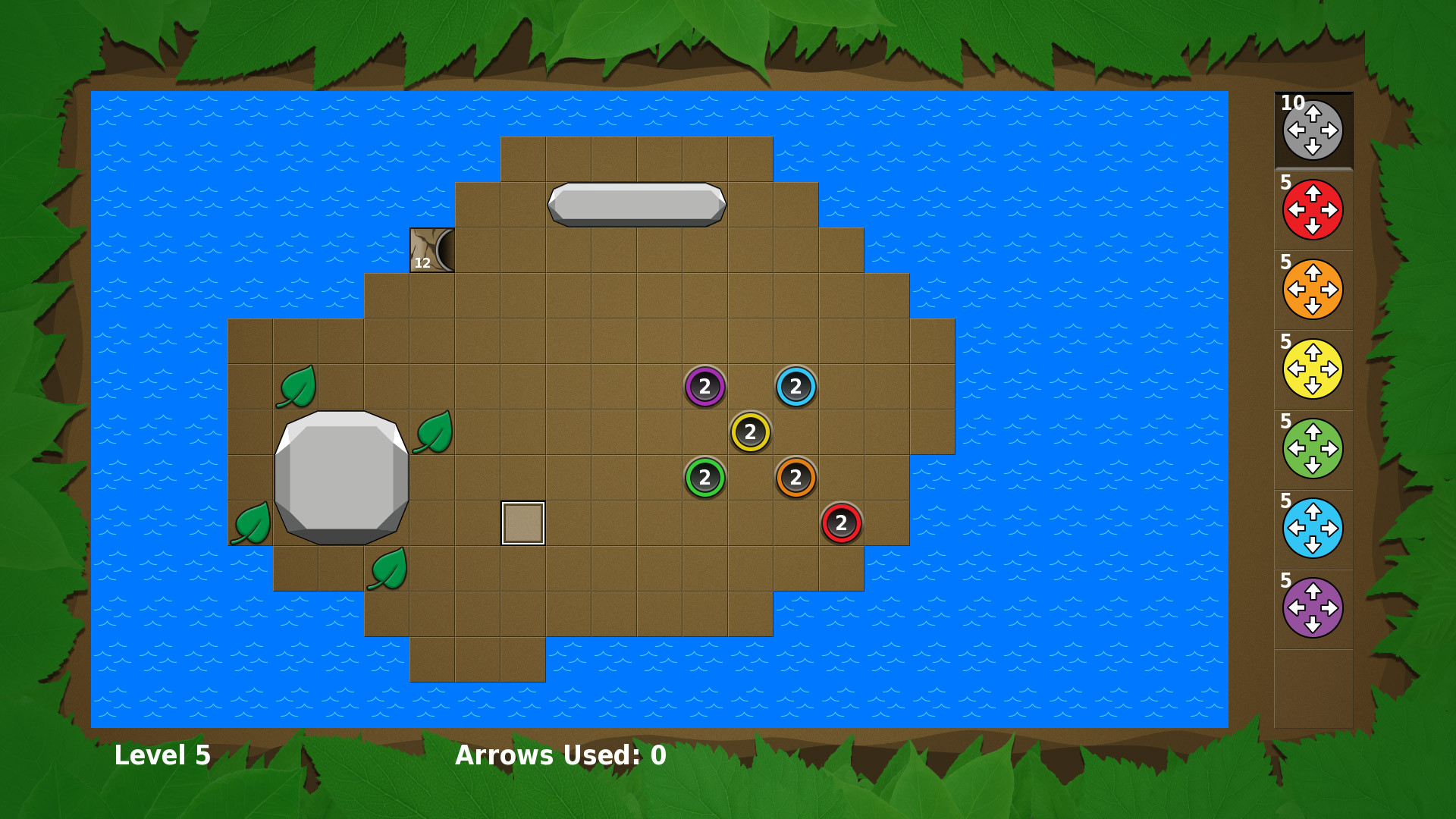Select the green token labeled 2
1456x819 pixels.
tap(705, 476)
